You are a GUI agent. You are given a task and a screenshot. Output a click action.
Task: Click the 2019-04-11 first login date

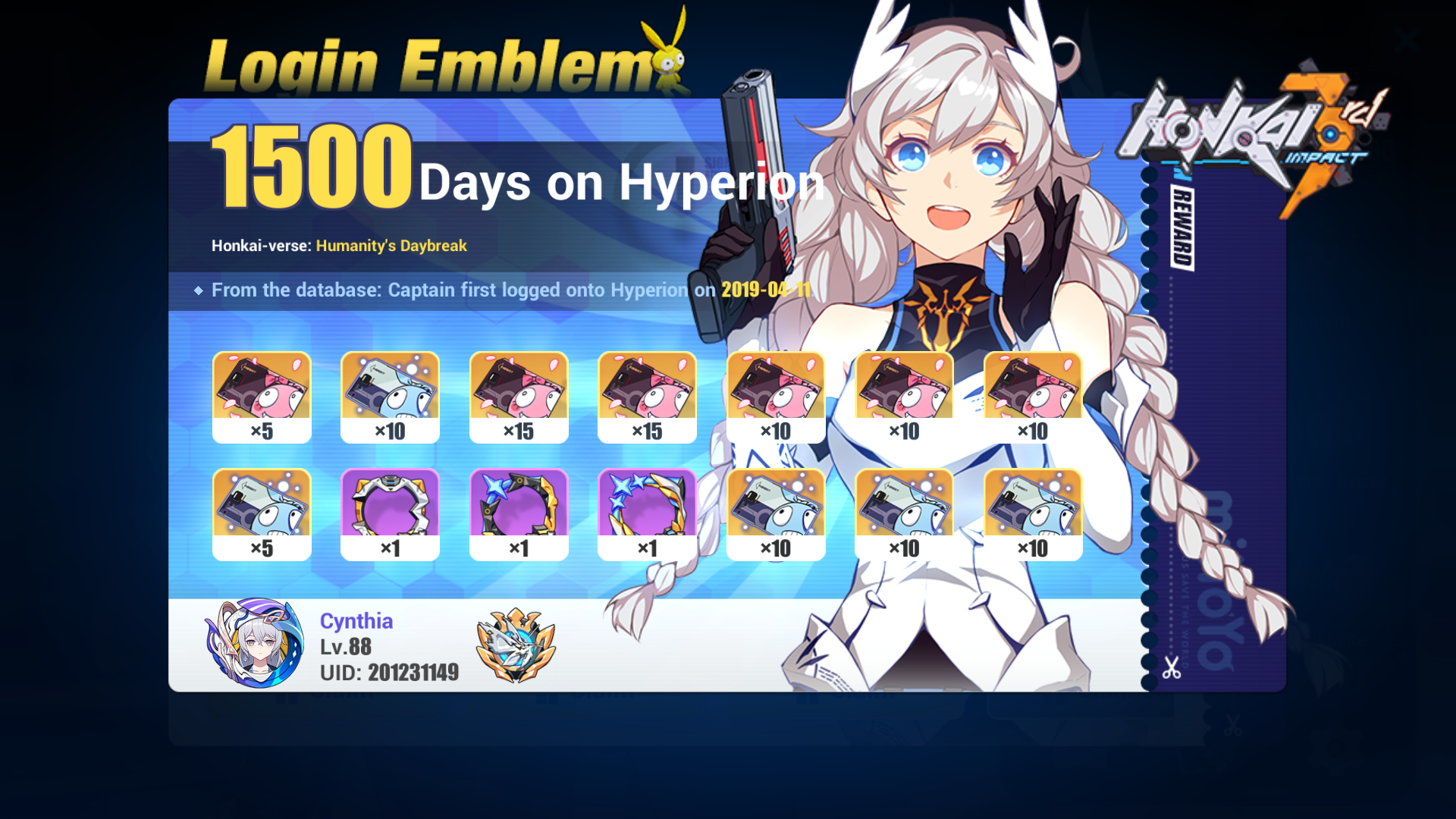coord(766,290)
